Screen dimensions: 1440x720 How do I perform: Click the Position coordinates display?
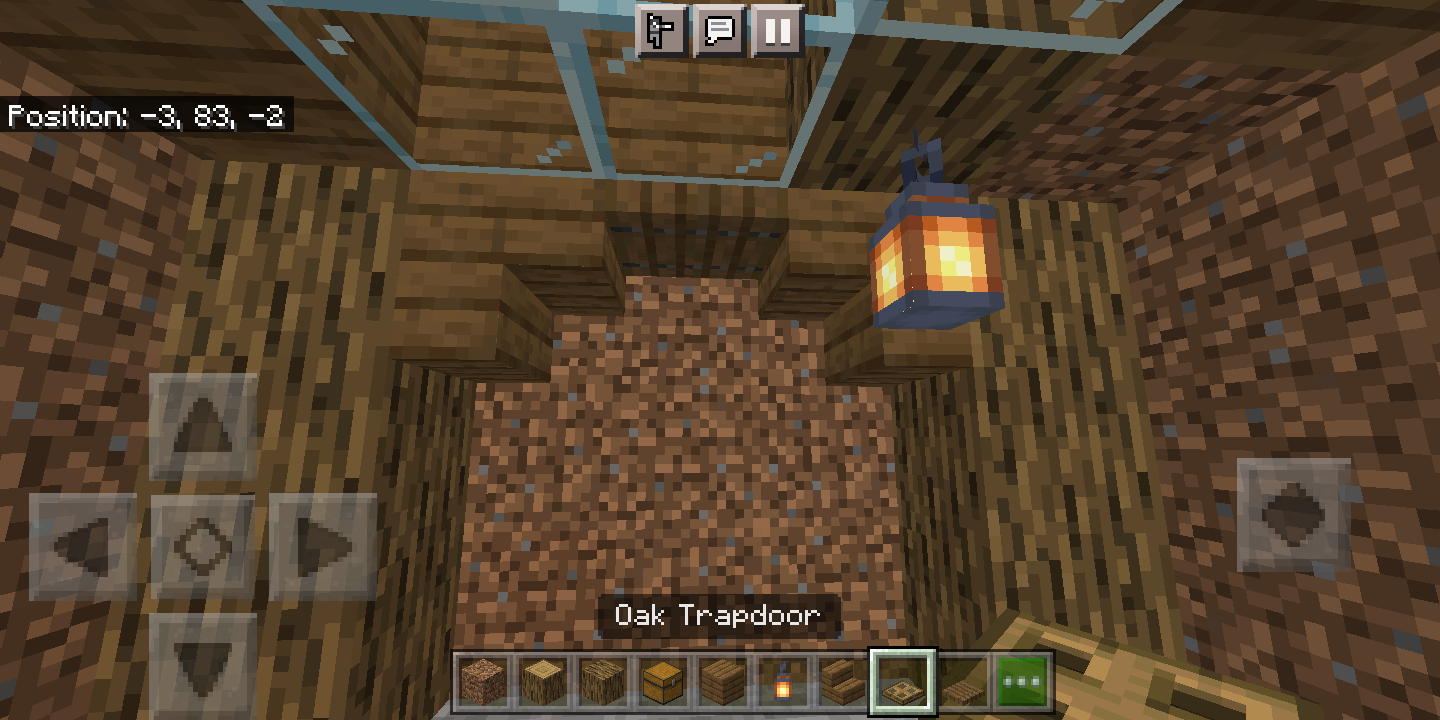(146, 117)
